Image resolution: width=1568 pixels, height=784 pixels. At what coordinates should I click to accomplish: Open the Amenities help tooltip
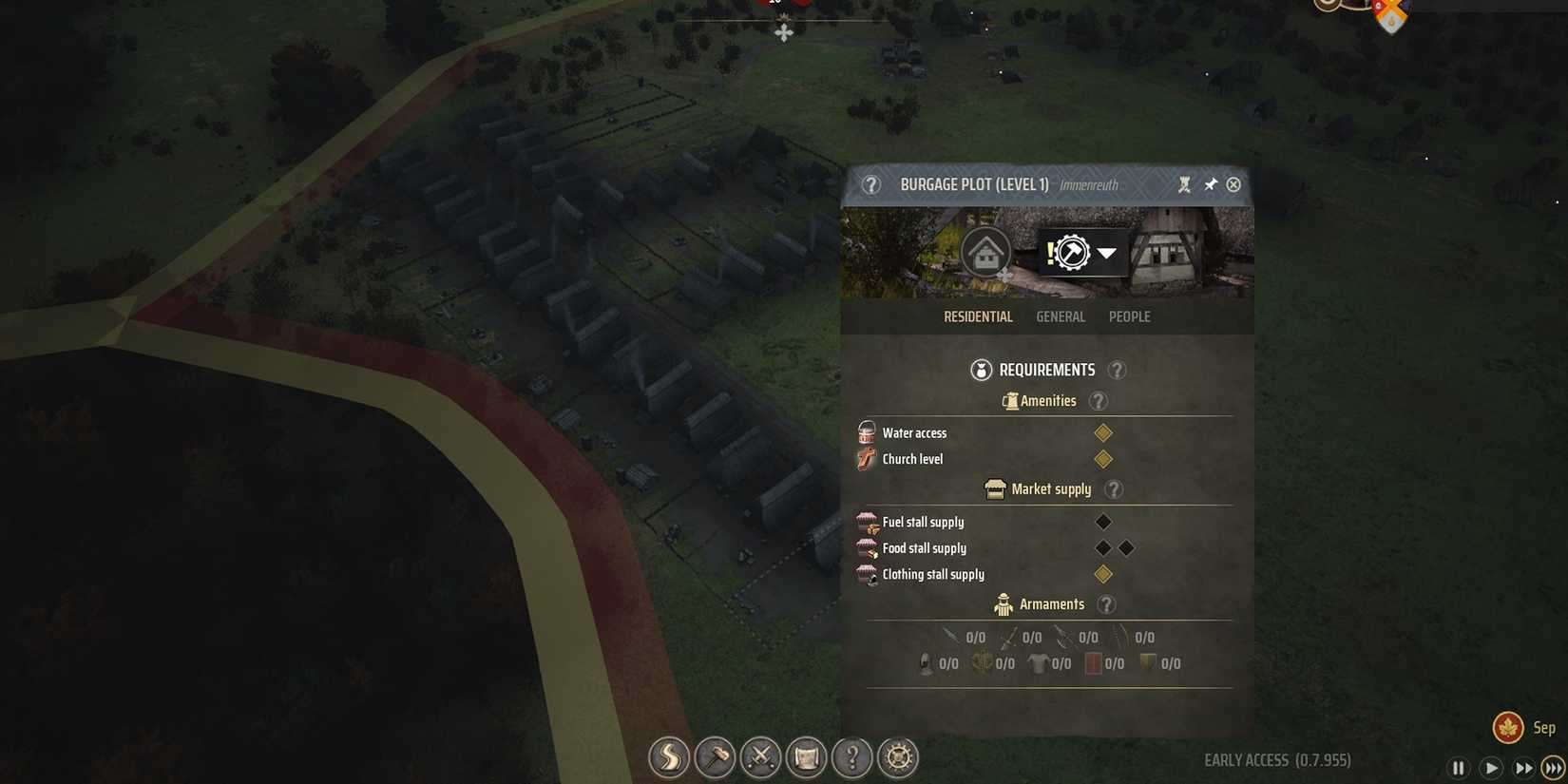pos(1099,401)
